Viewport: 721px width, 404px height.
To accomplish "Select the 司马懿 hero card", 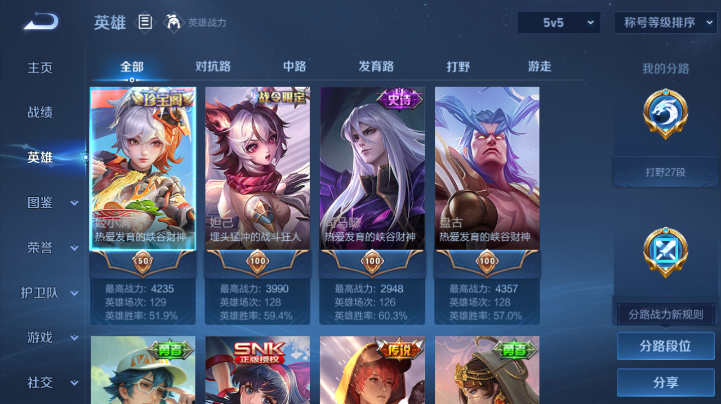I will 372,170.
